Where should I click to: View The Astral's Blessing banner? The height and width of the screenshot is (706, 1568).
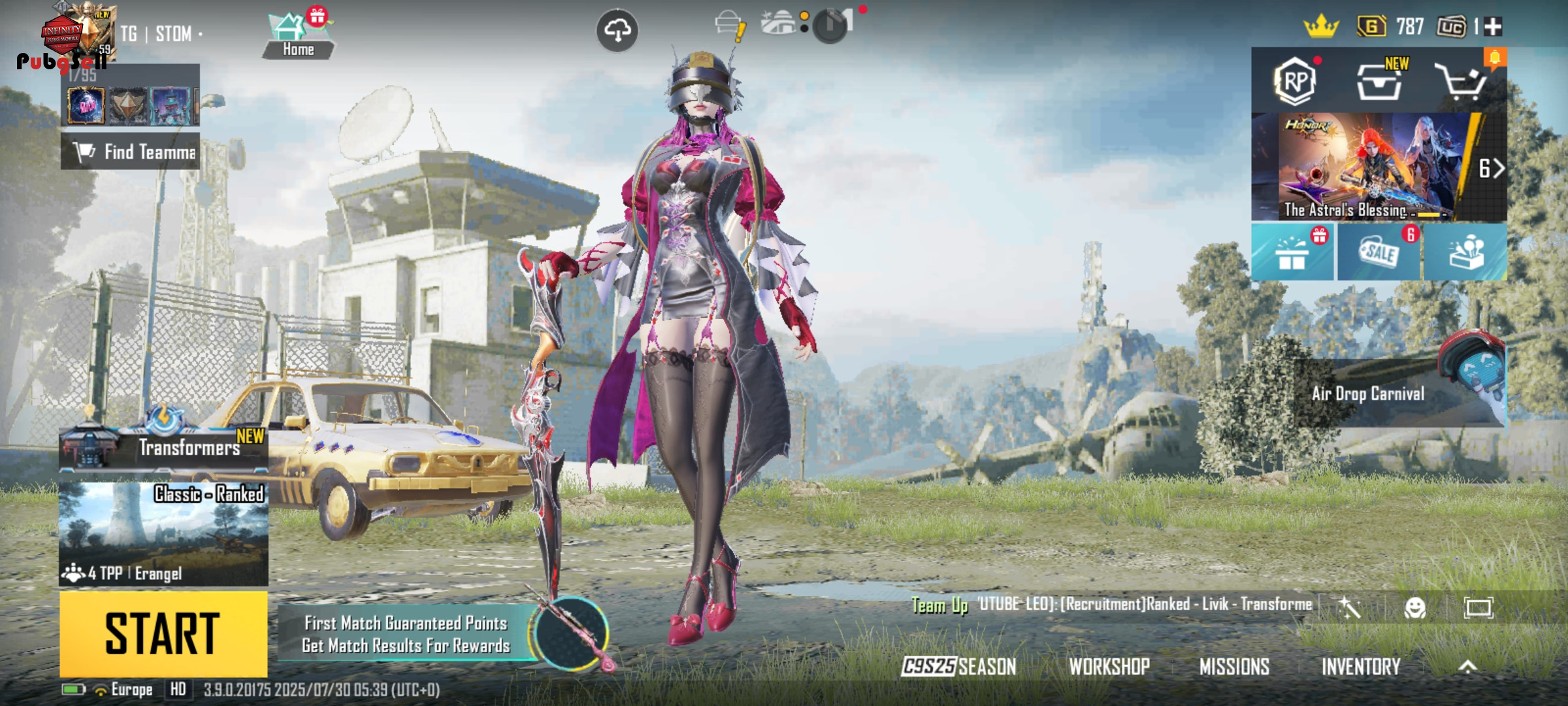(x=1365, y=167)
